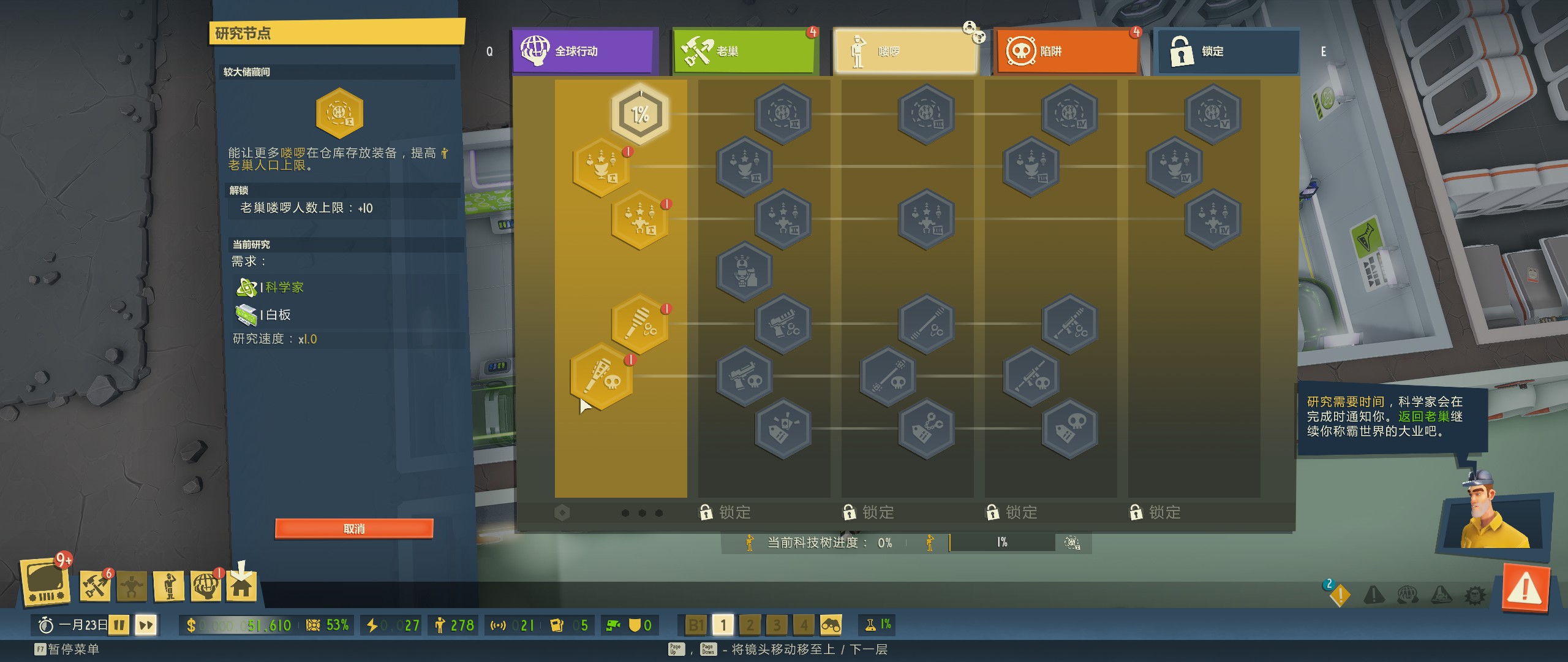Select the skull and club research node
Image resolution: width=1568 pixels, height=662 pixels.
coord(601,376)
